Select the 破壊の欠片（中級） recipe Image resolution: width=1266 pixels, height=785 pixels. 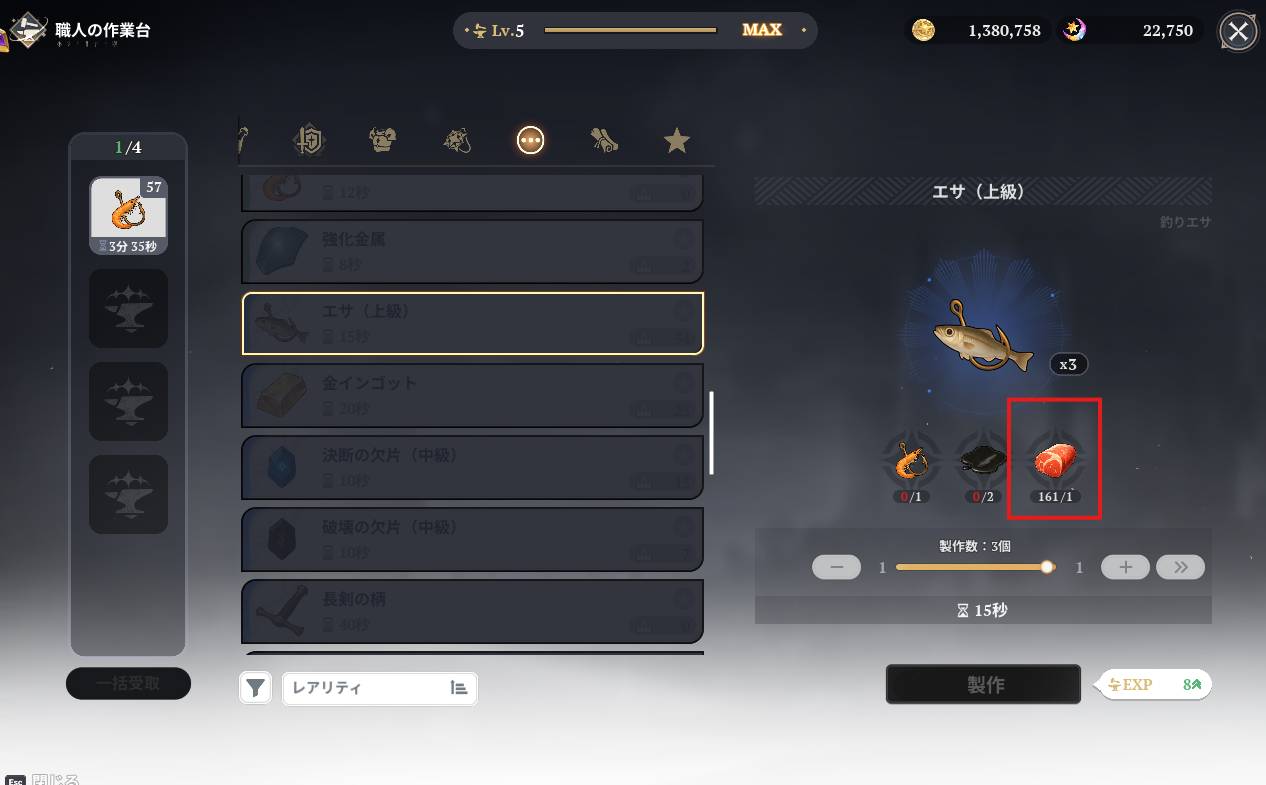pyautogui.click(x=472, y=539)
